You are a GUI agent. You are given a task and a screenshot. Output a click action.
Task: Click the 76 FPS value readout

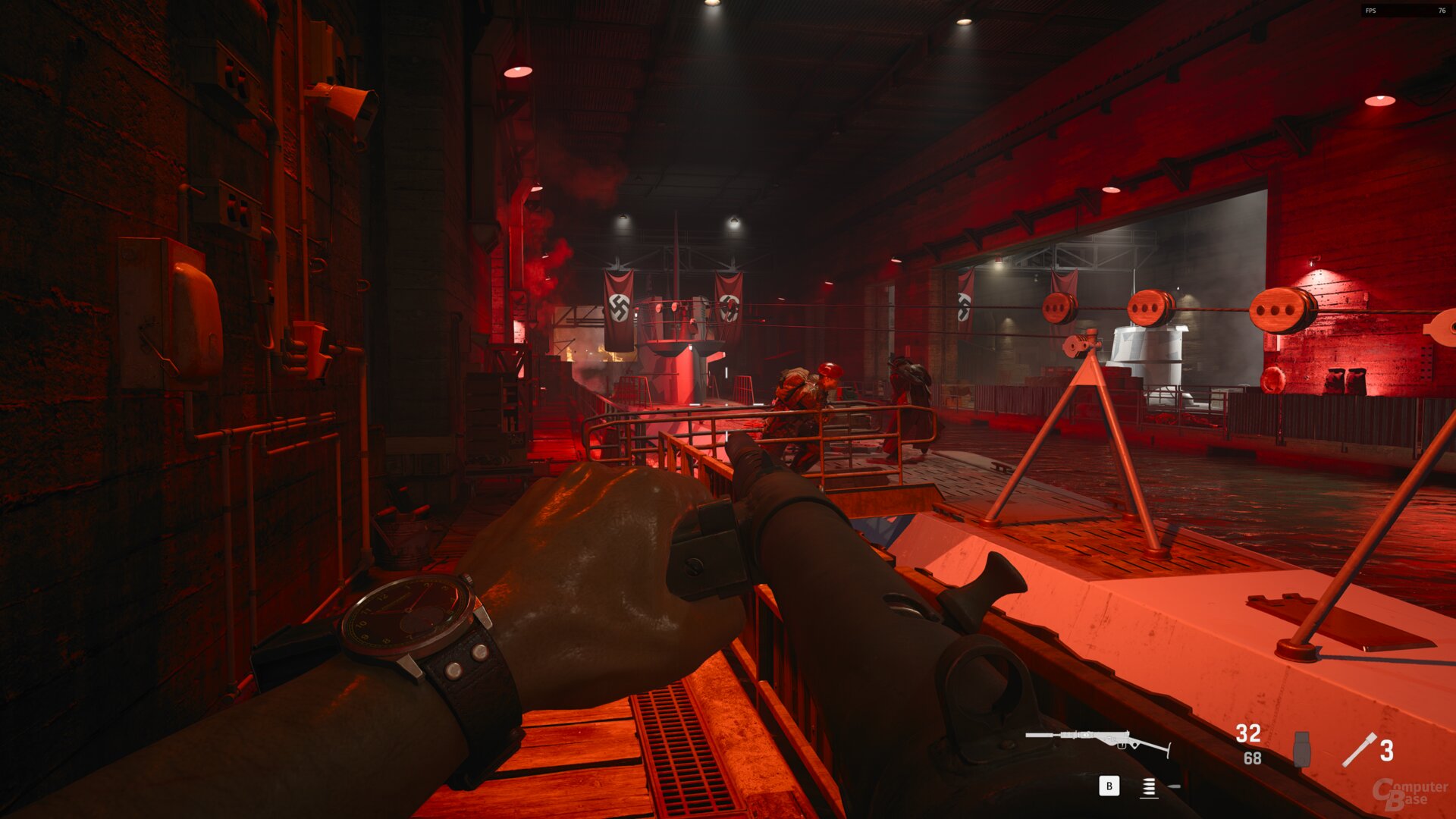click(1441, 11)
